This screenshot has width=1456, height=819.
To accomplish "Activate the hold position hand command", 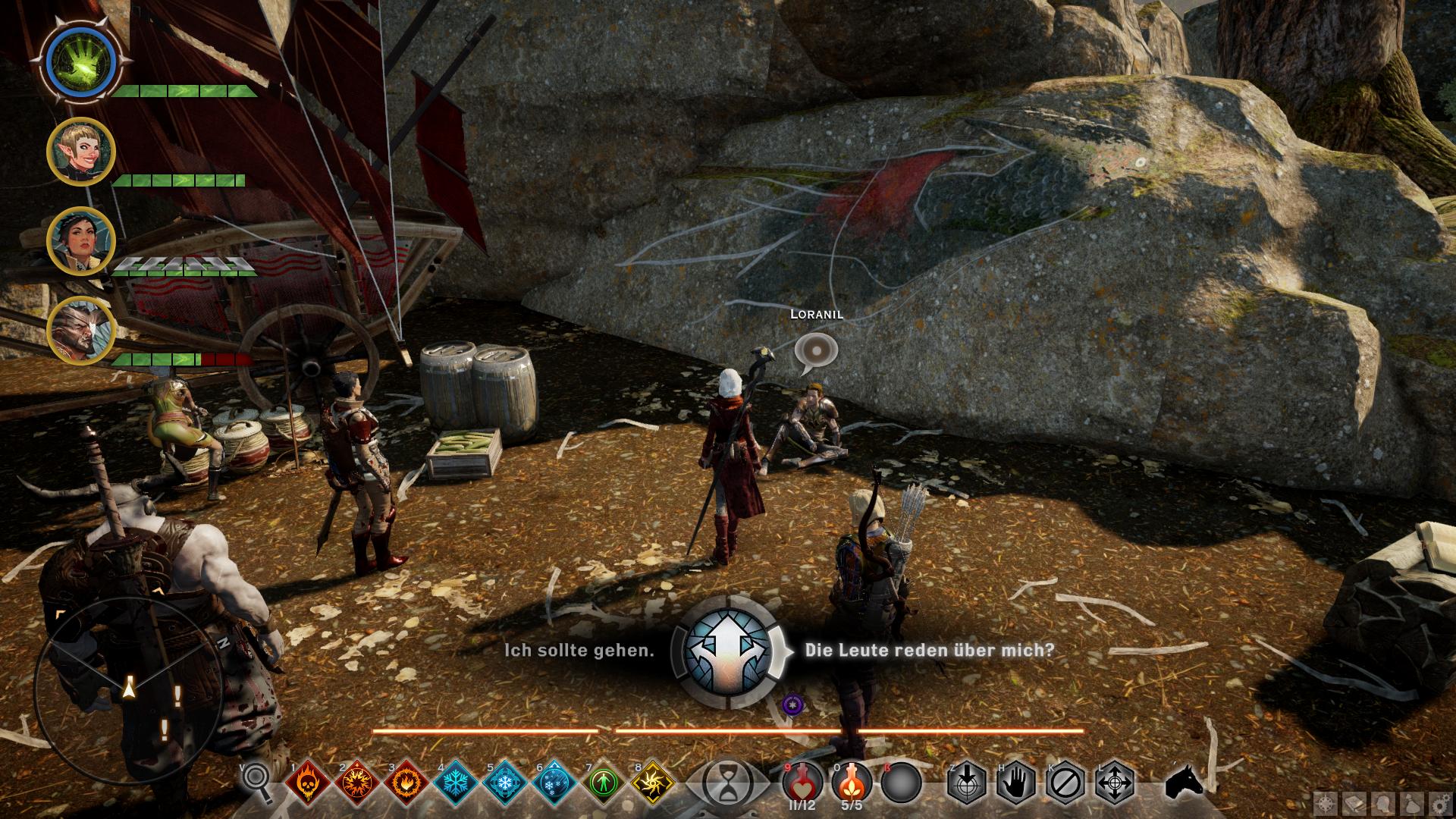I will [x=1016, y=782].
